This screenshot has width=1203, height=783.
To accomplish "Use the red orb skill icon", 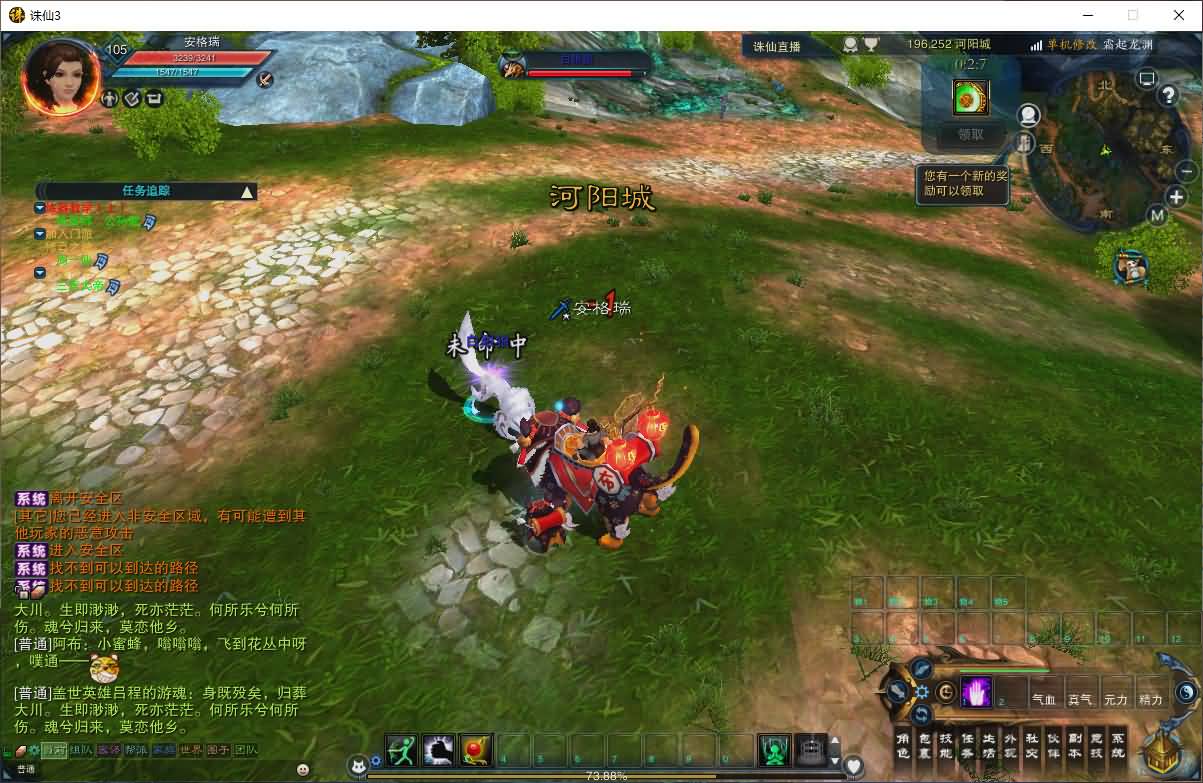I will [476, 749].
